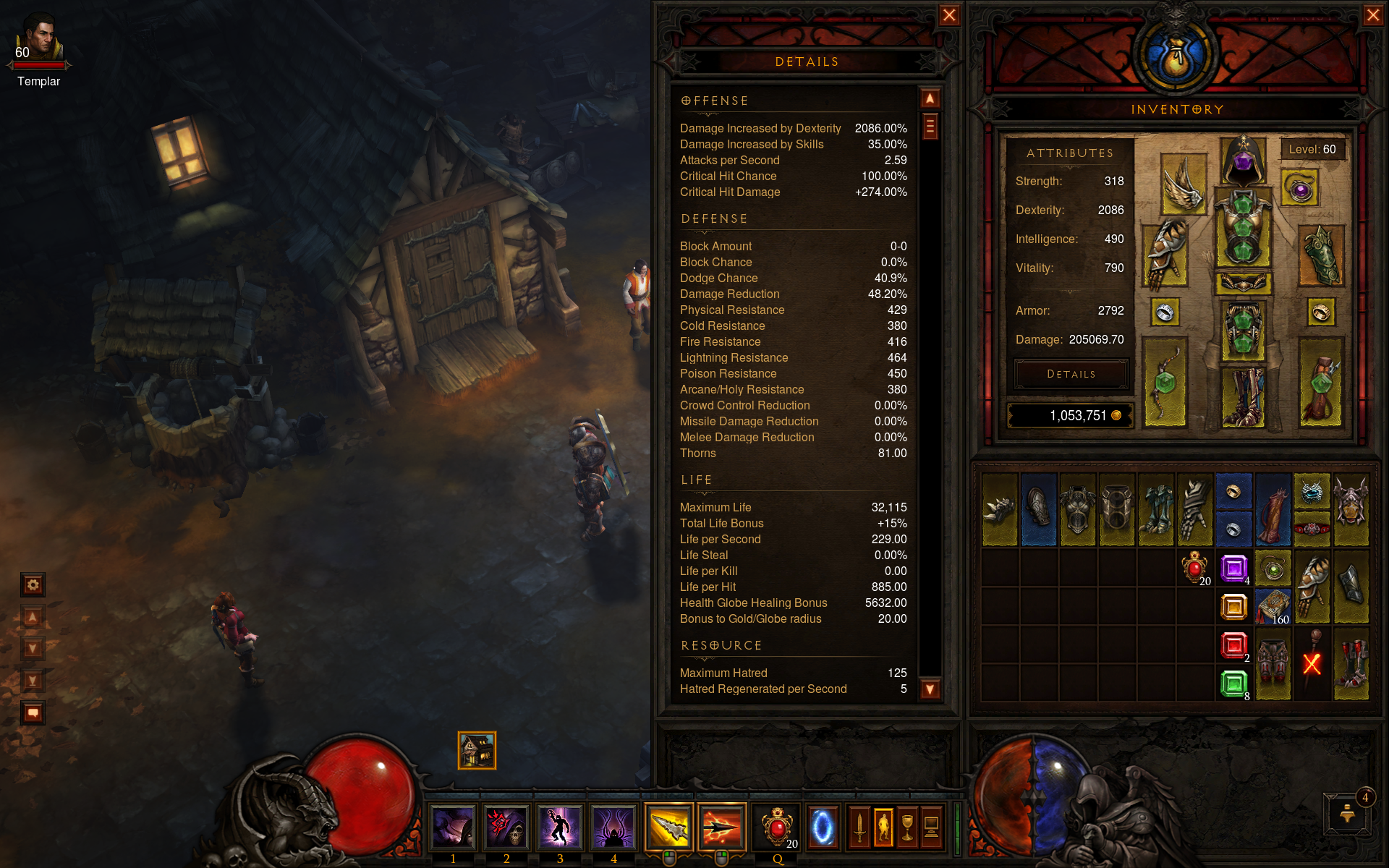Select the equipped boots slot
This screenshot has width=1389, height=868.
(x=1243, y=396)
